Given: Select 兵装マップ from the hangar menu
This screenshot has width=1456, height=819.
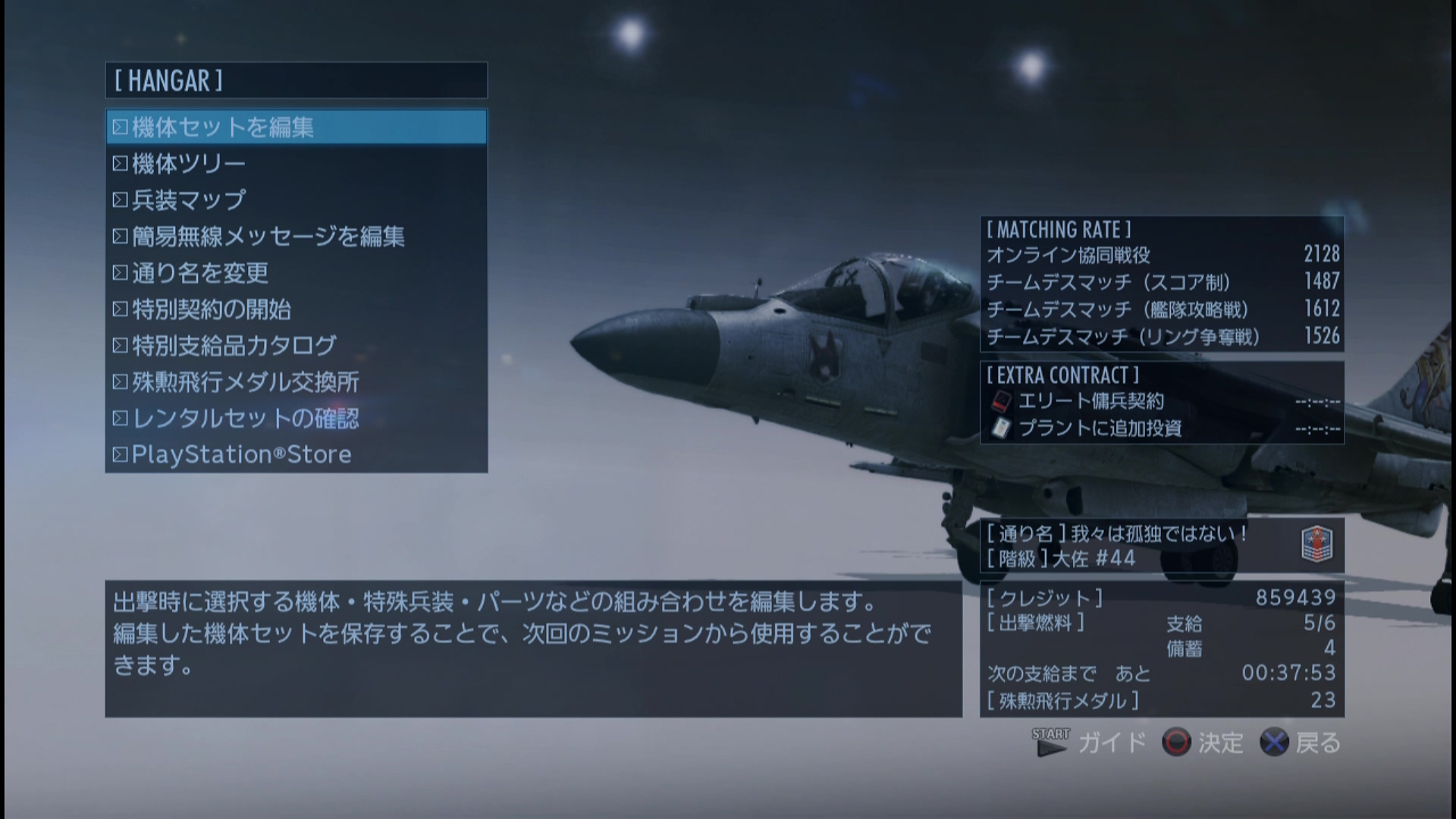Looking at the screenshot, I should pos(190,199).
